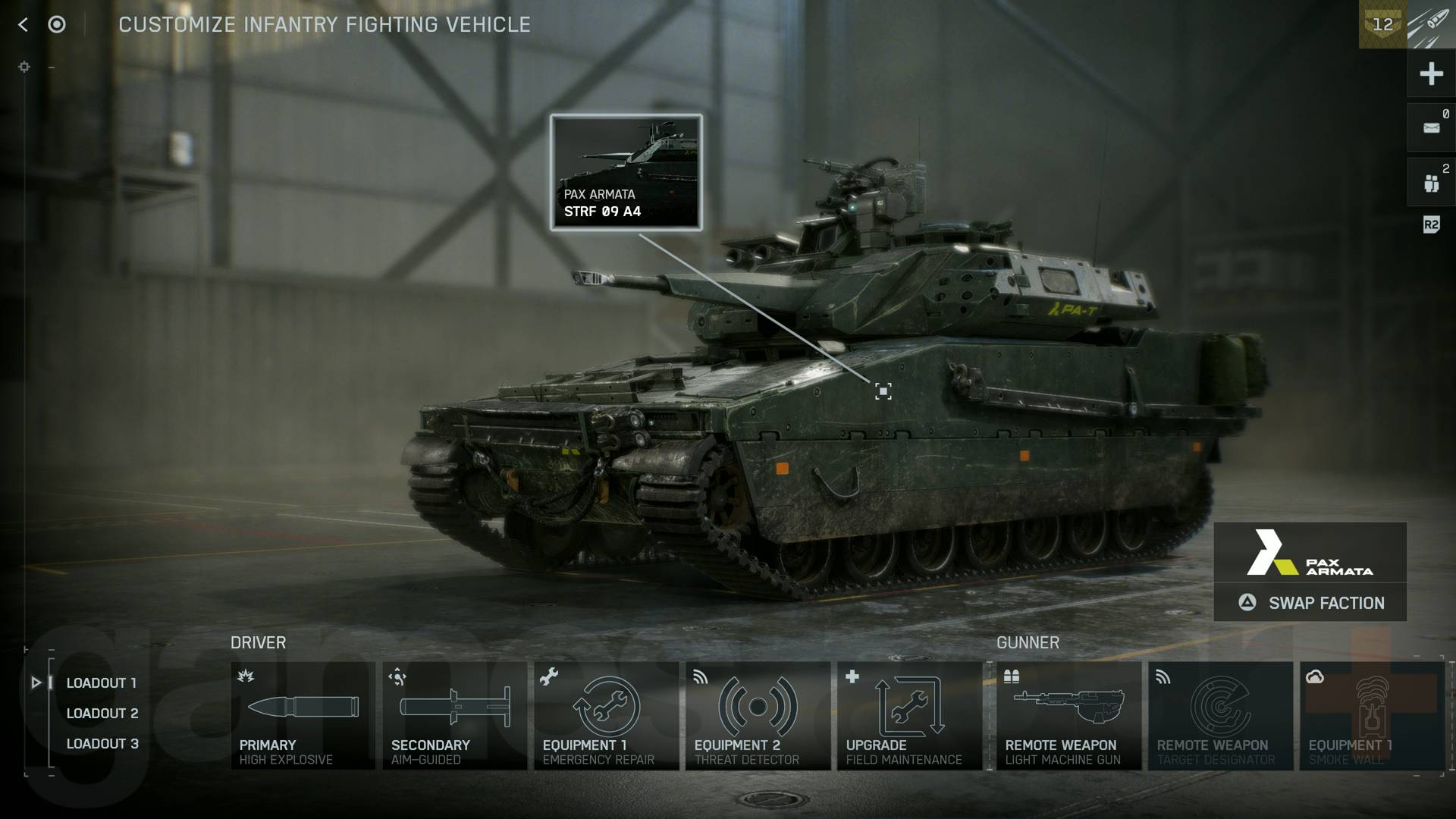This screenshot has width=1456, height=819.
Task: Click the STRF 09 A4 vehicle thumbnail
Action: (626, 172)
